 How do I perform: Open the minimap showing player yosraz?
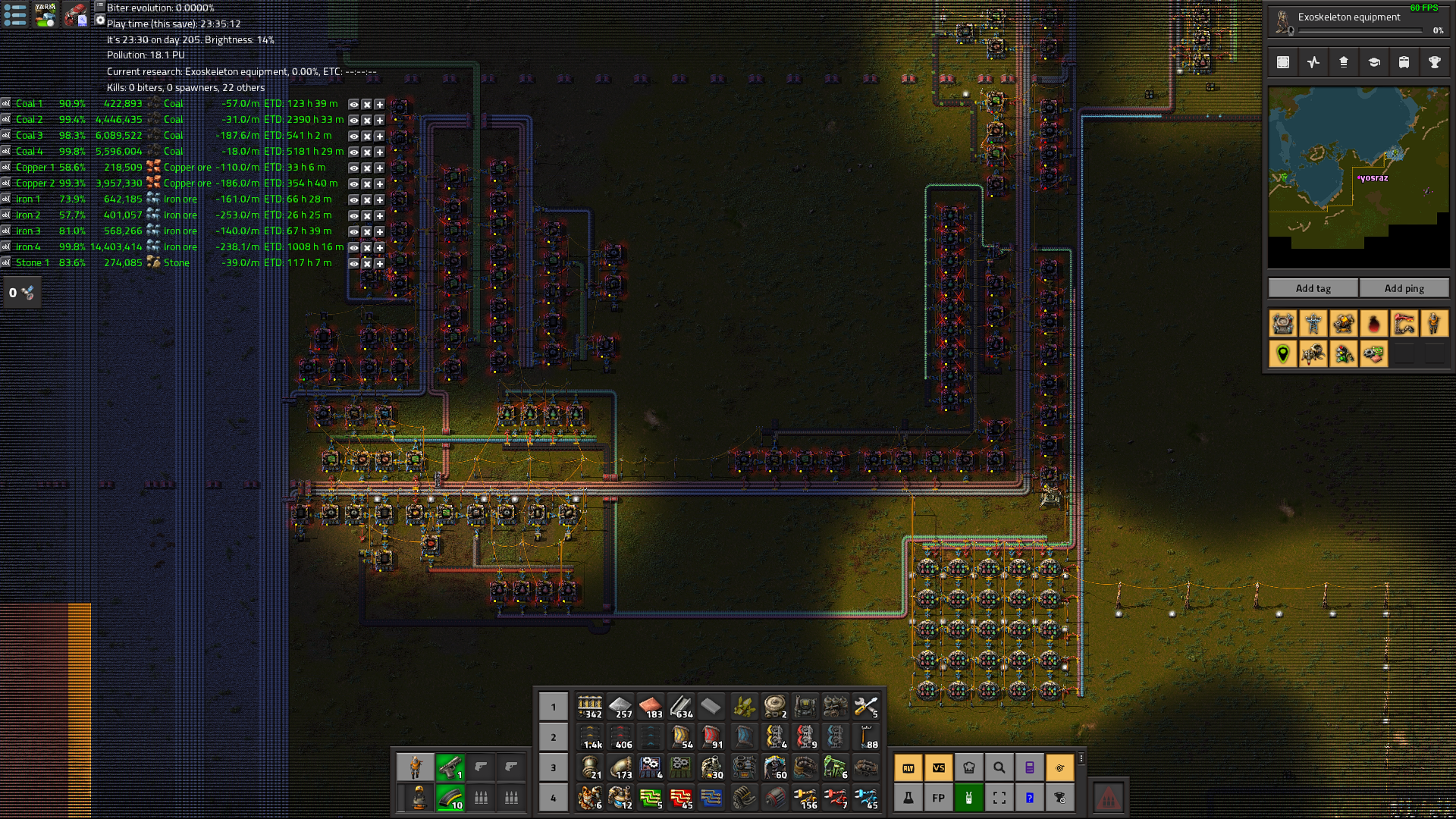[1358, 177]
